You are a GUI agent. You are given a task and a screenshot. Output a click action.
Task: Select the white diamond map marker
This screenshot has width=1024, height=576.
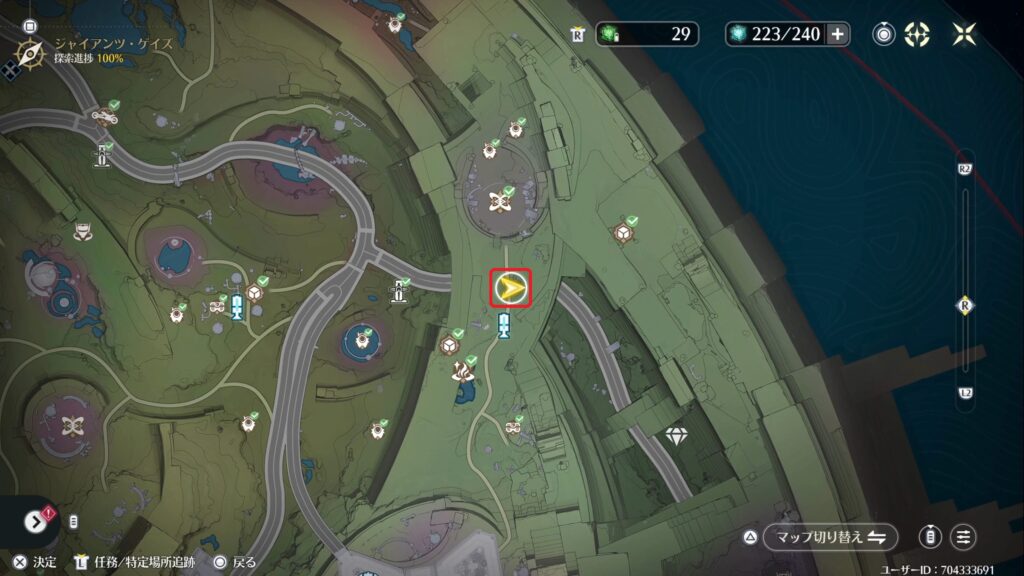(x=676, y=435)
